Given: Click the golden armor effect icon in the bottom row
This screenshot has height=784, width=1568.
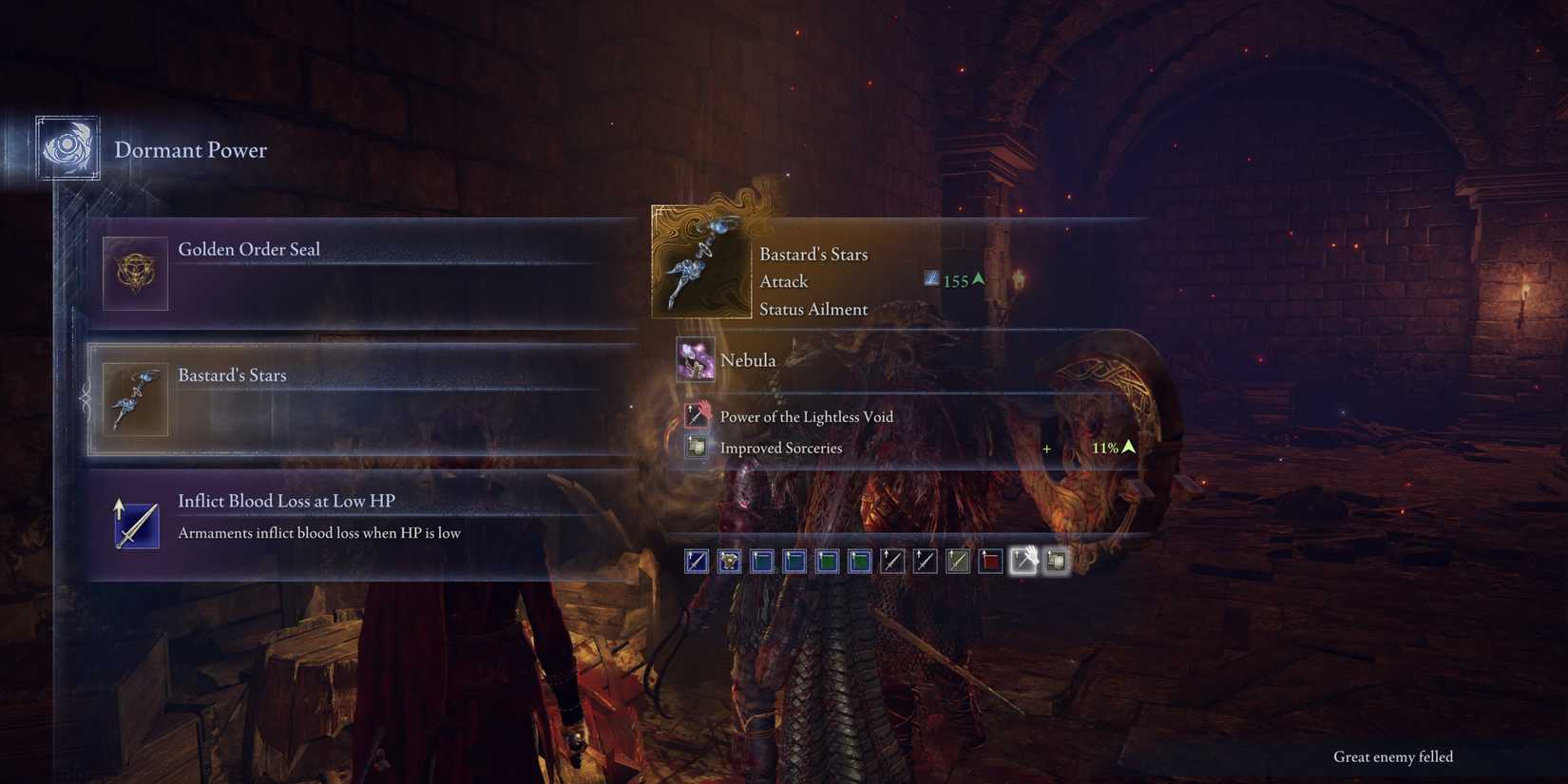Looking at the screenshot, I should click(x=729, y=561).
